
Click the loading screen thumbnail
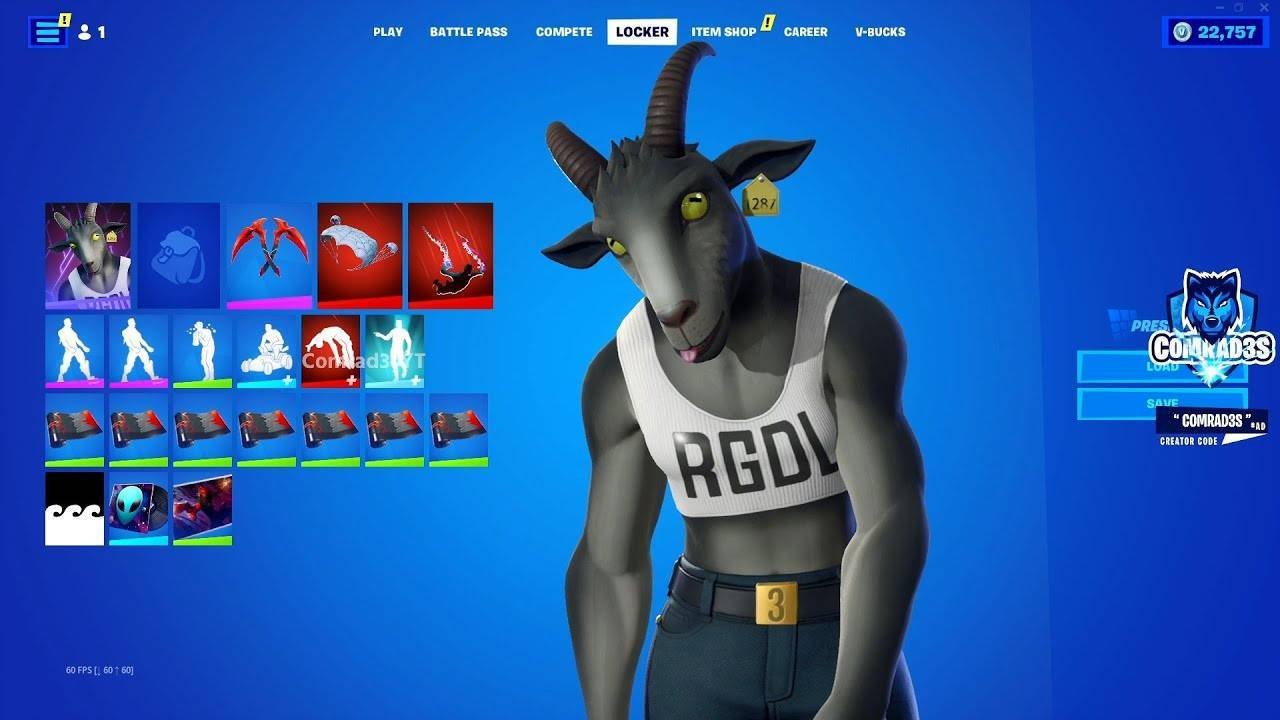pyautogui.click(x=201, y=510)
